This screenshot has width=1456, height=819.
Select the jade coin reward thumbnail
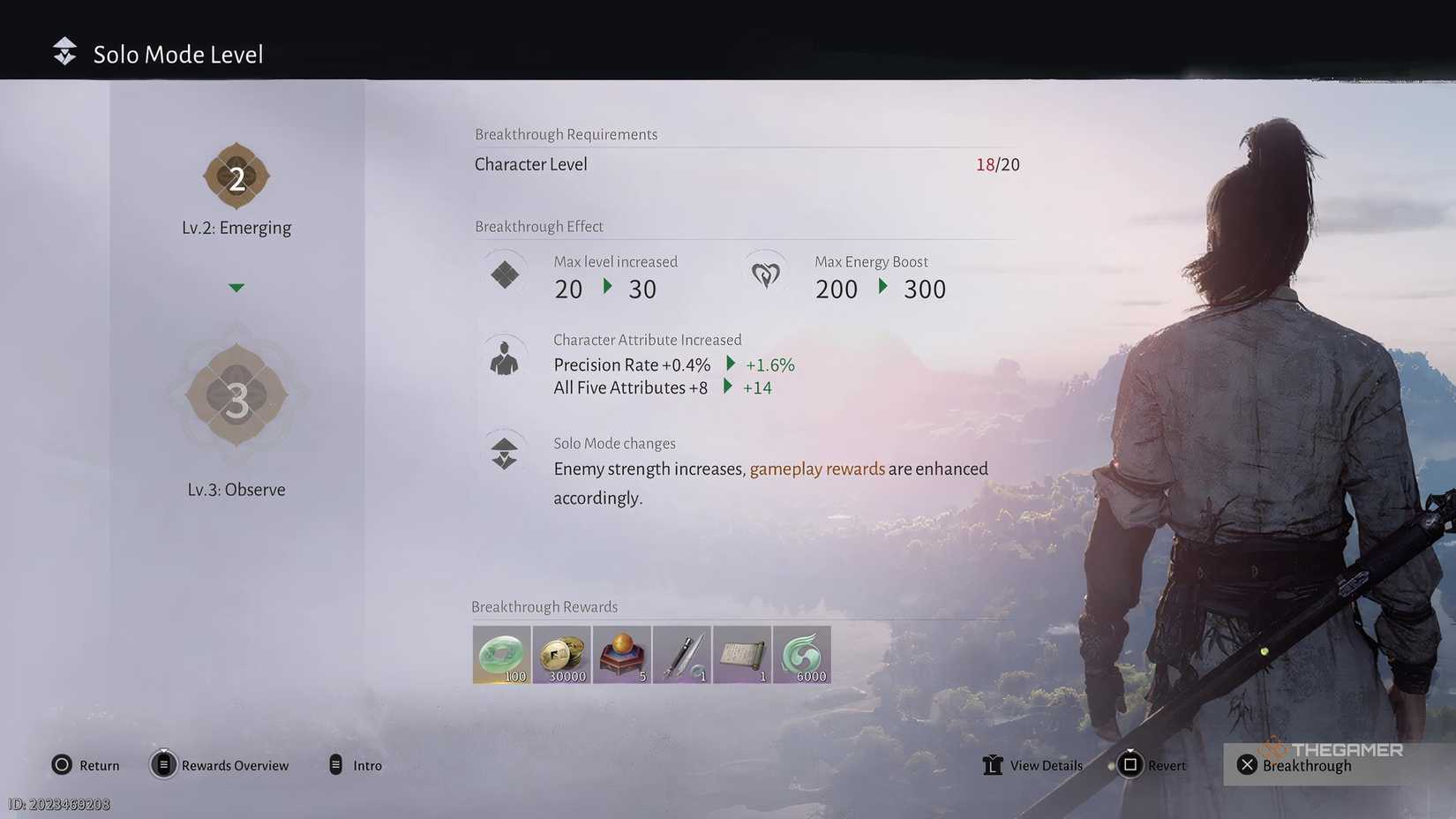[x=501, y=655]
